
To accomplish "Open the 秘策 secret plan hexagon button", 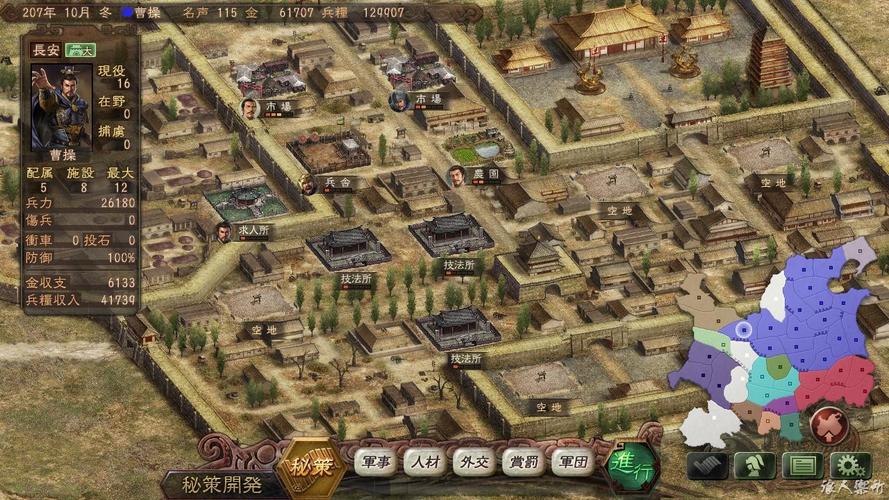I will pos(309,466).
